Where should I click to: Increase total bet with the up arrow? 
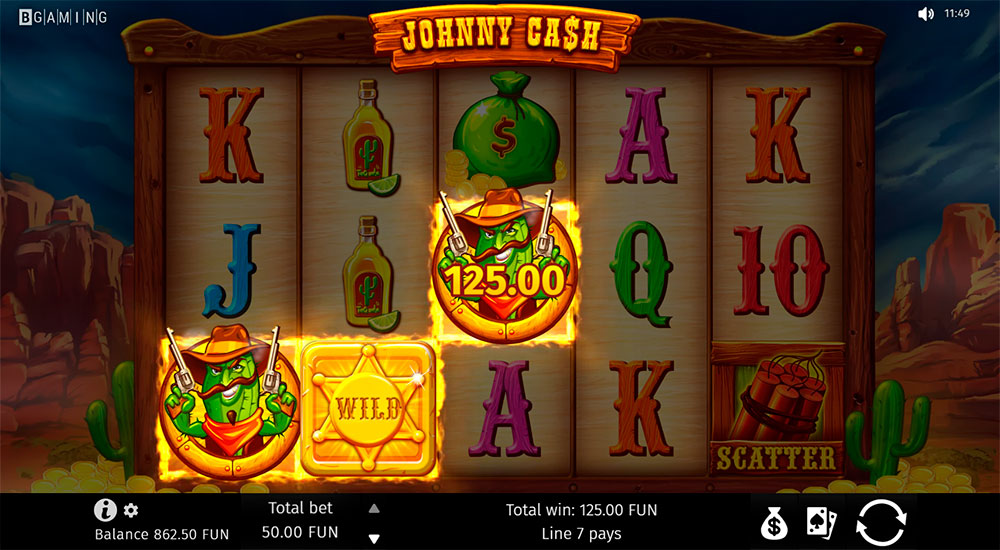pyautogui.click(x=374, y=508)
